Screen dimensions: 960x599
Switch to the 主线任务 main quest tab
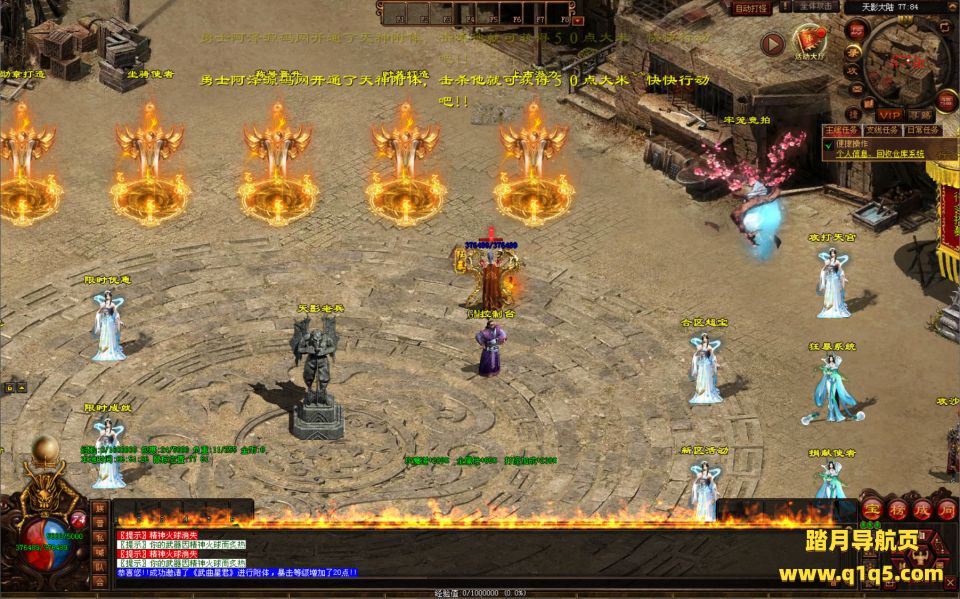tap(842, 130)
